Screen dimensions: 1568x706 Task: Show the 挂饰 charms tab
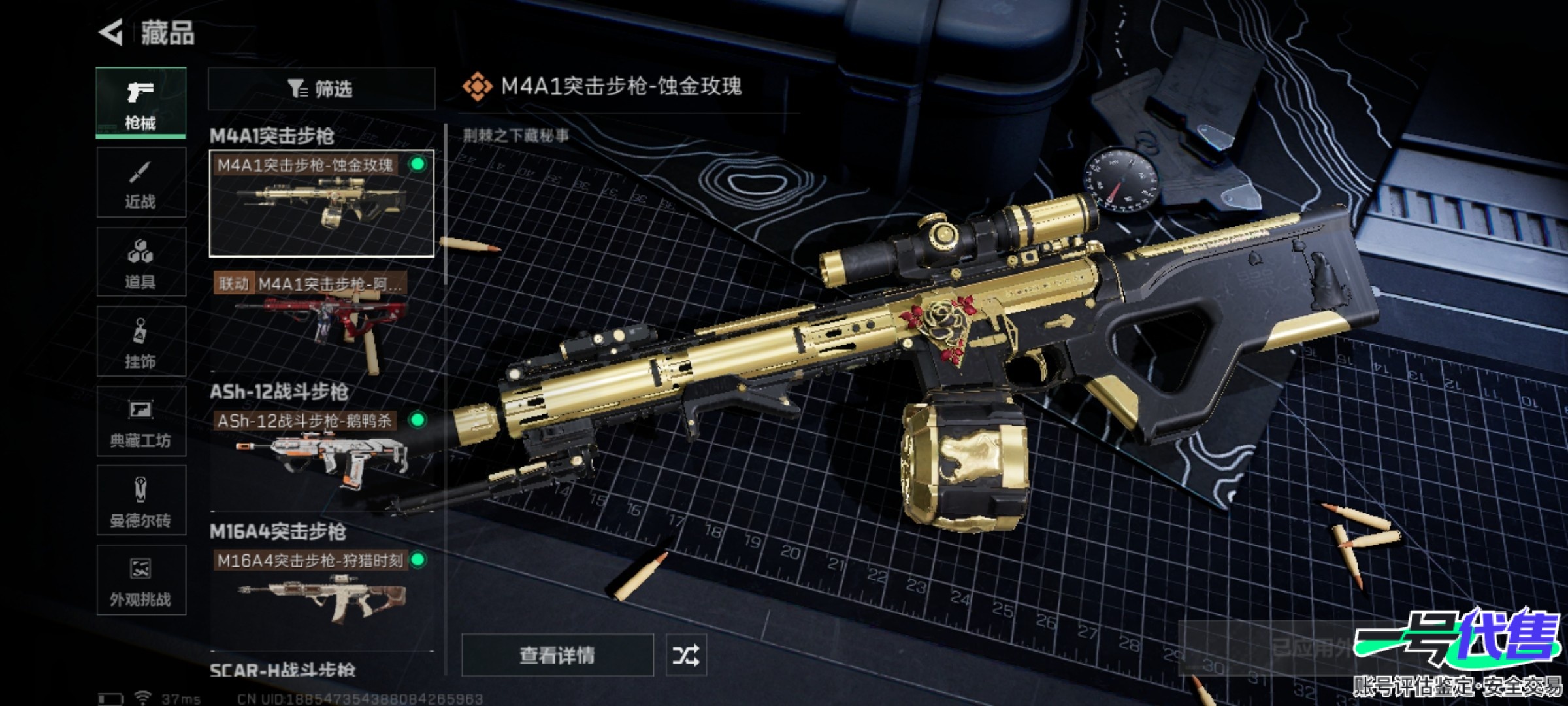point(140,342)
